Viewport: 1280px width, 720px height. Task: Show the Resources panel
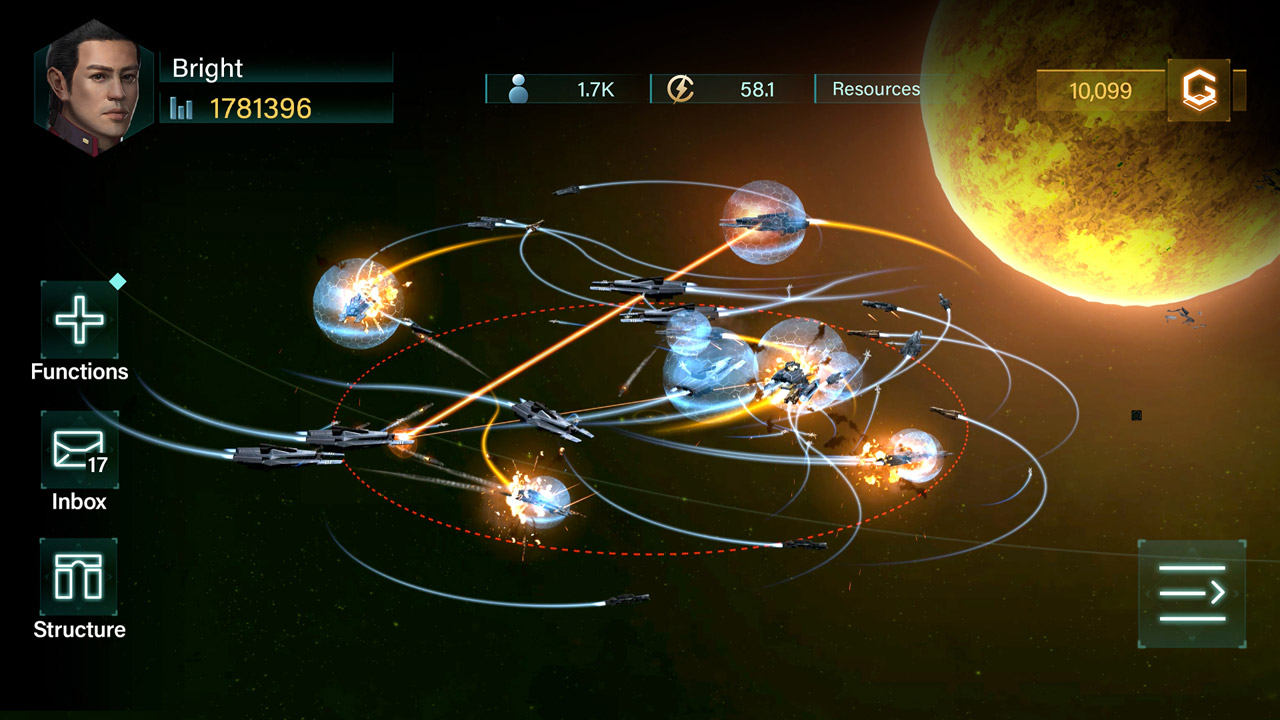coord(875,89)
